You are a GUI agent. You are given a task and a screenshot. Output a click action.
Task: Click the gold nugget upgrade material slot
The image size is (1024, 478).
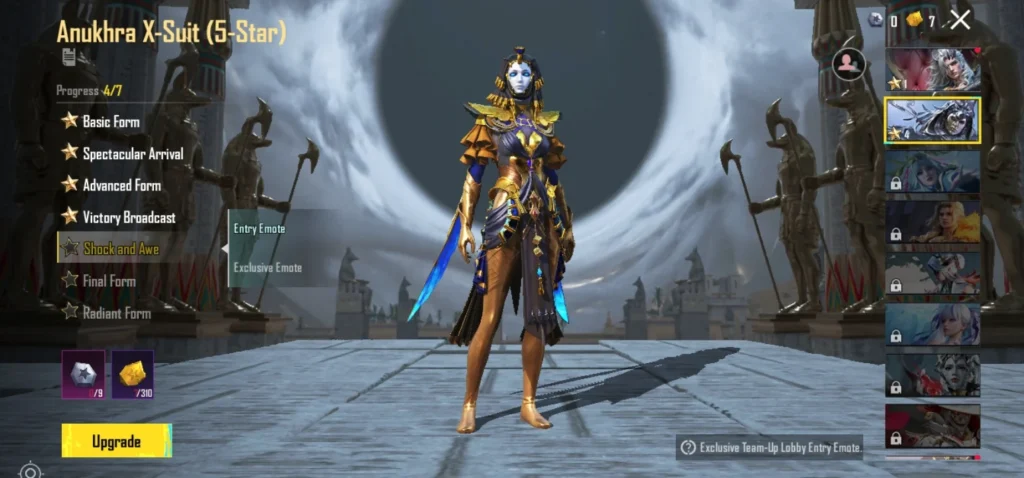132,373
